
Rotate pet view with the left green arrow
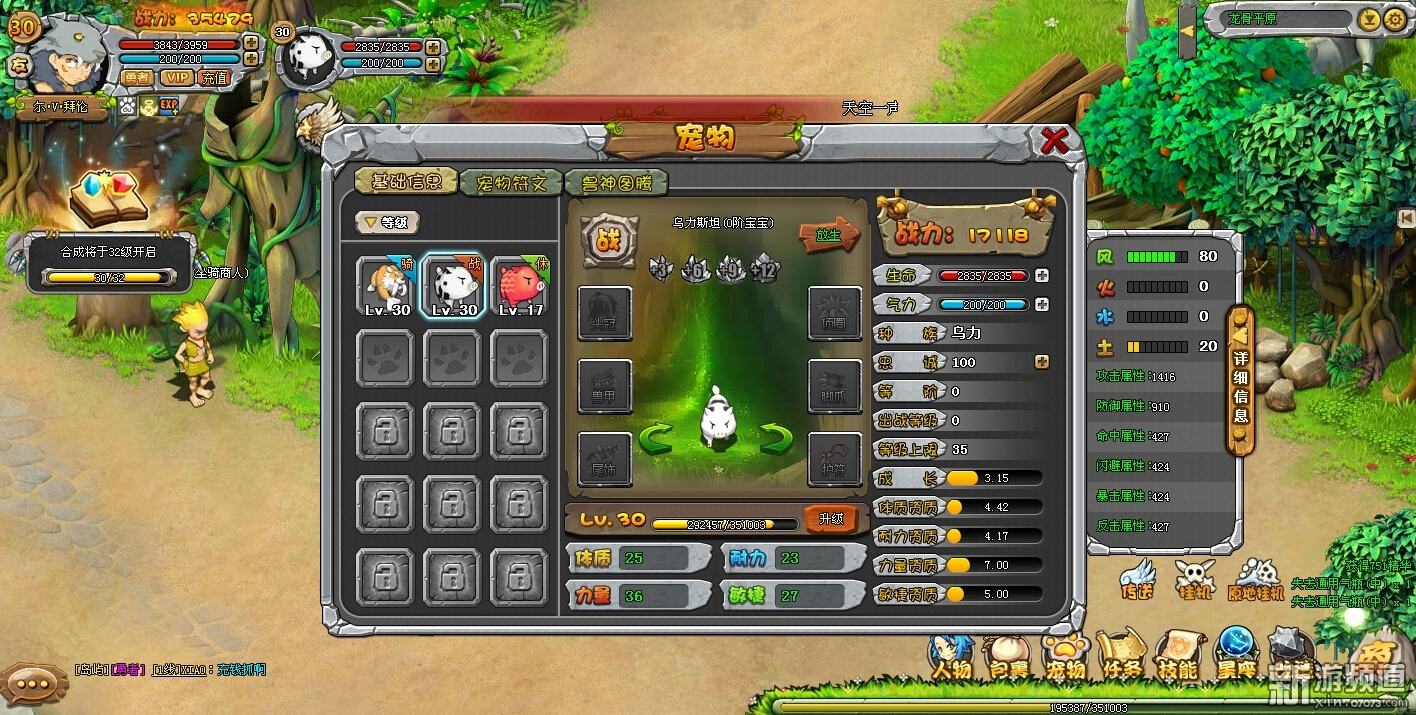pos(655,437)
